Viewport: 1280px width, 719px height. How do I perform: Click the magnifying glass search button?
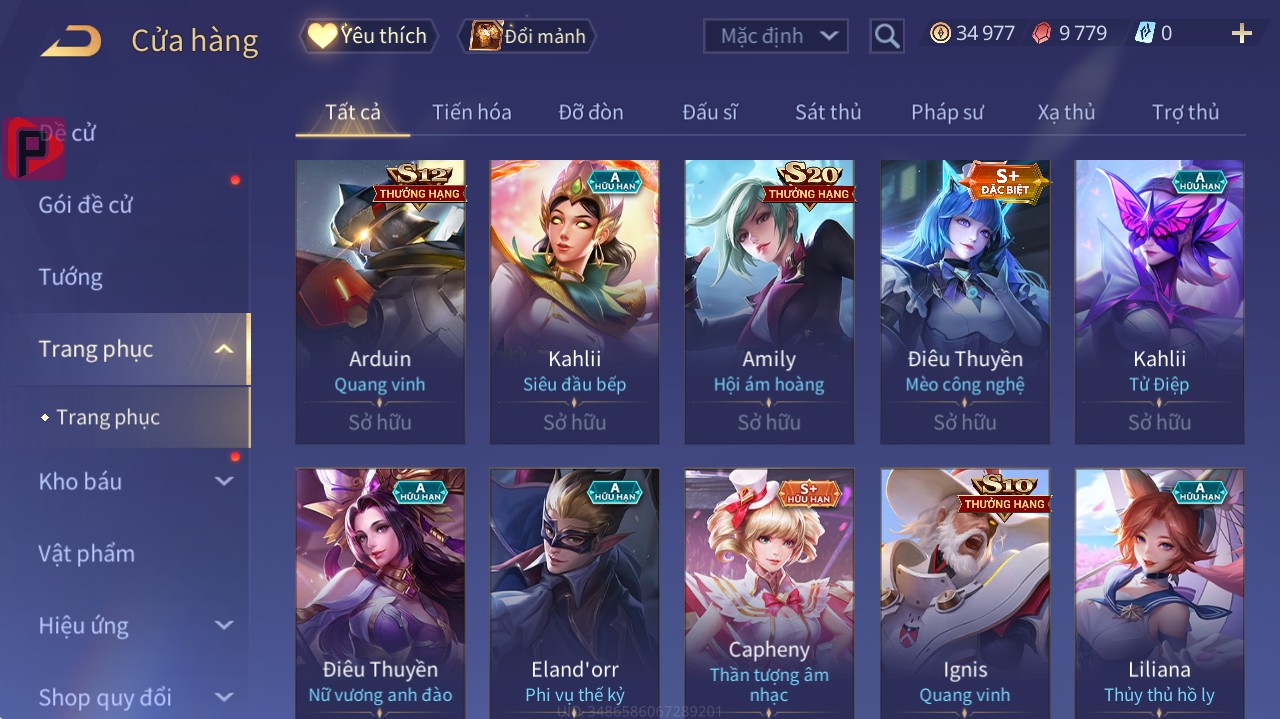pyautogui.click(x=886, y=36)
